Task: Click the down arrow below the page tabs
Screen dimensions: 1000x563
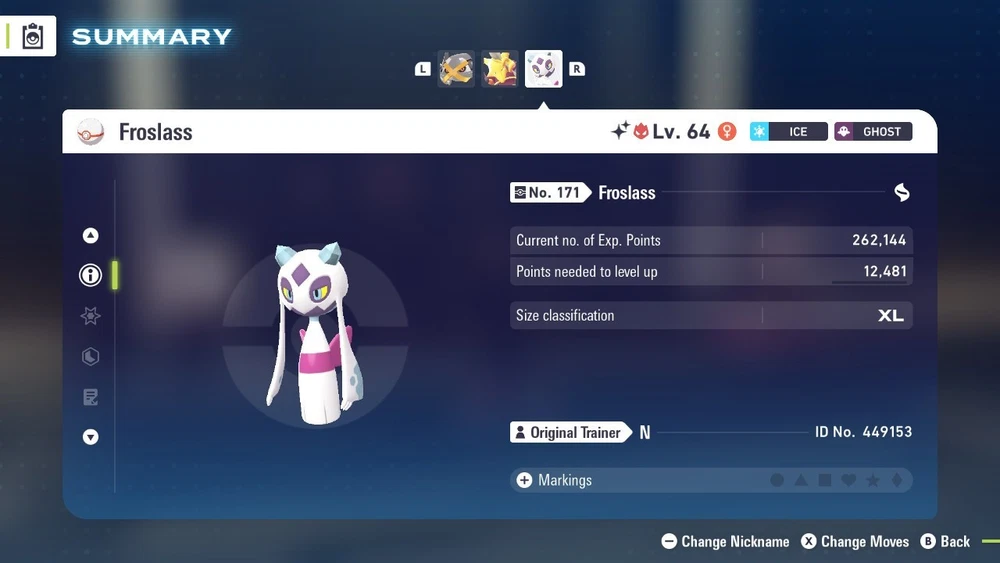Action: pyautogui.click(x=91, y=437)
